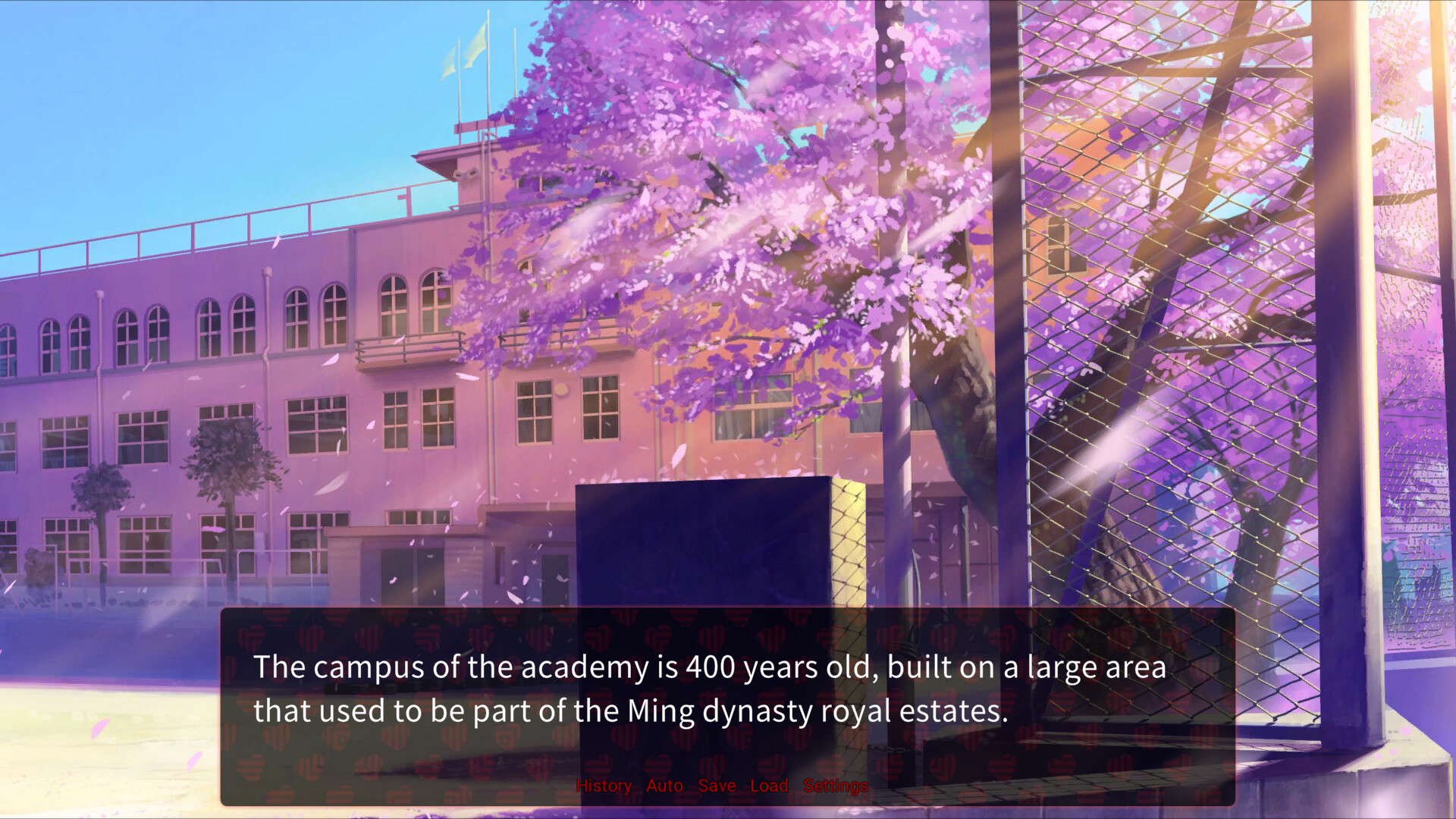The height and width of the screenshot is (819, 1456).
Task: Click Load in the quick menu bar
Action: [x=769, y=786]
